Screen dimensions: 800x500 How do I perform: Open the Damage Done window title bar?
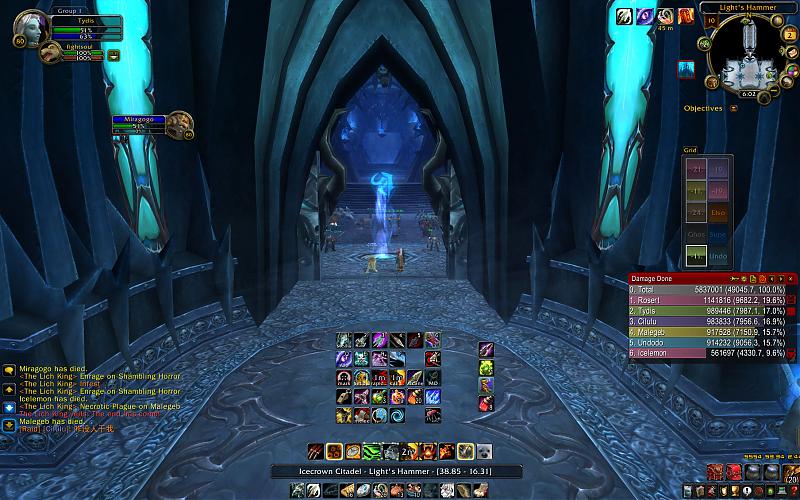click(680, 278)
